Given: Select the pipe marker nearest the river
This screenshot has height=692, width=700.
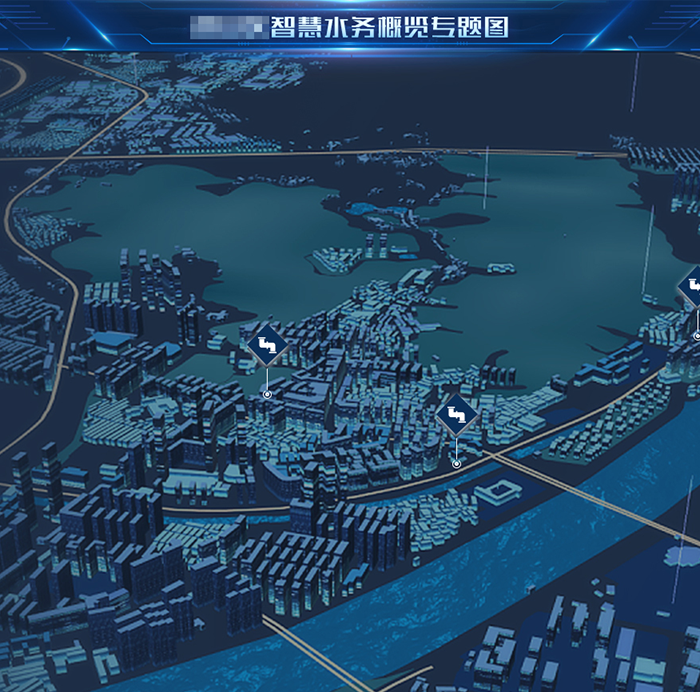Looking at the screenshot, I should coord(456,414).
